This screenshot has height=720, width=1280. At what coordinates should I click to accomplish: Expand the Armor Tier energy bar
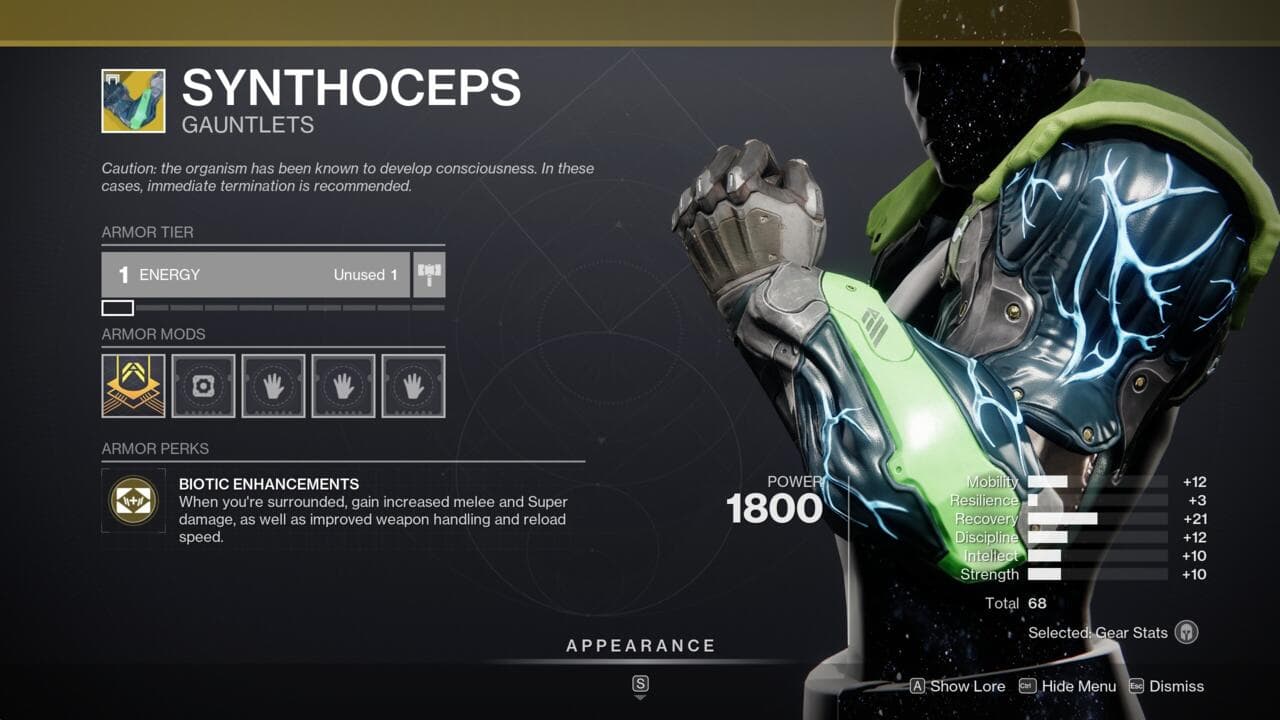[x=255, y=274]
